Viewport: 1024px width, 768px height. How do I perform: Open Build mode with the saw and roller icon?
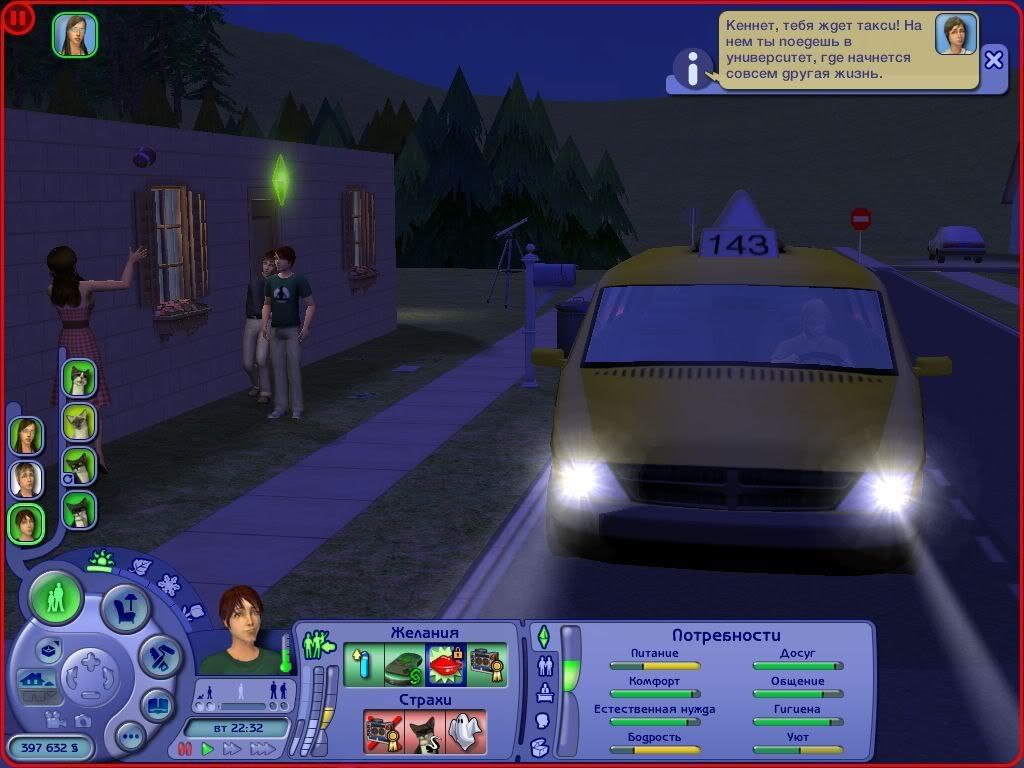click(158, 654)
